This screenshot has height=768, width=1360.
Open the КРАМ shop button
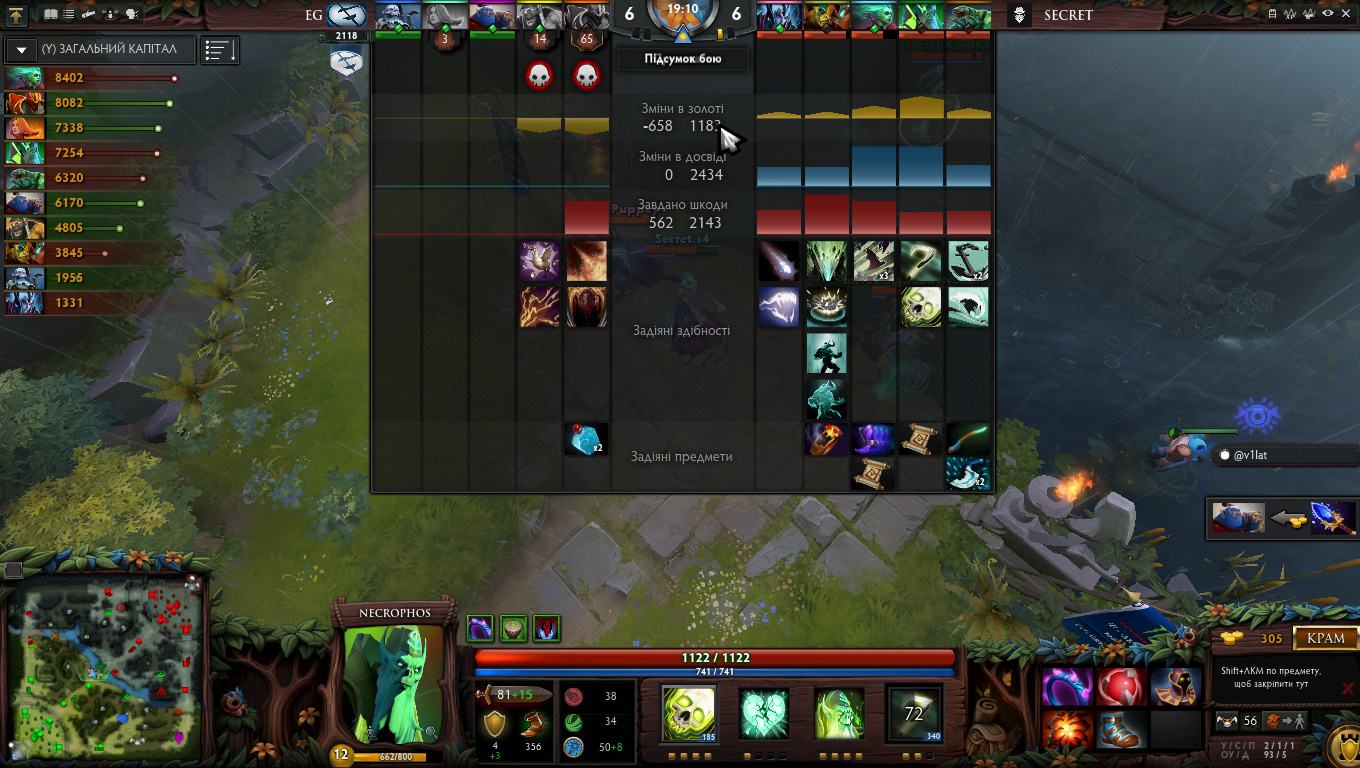pos(1326,638)
